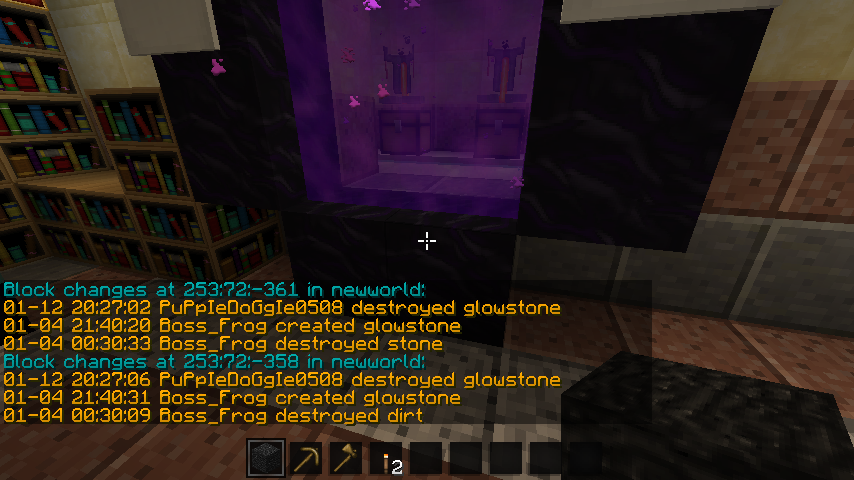Screen dimensions: 854x480
Task: Select the golden pickaxe in the hotbar
Action: tap(306, 459)
